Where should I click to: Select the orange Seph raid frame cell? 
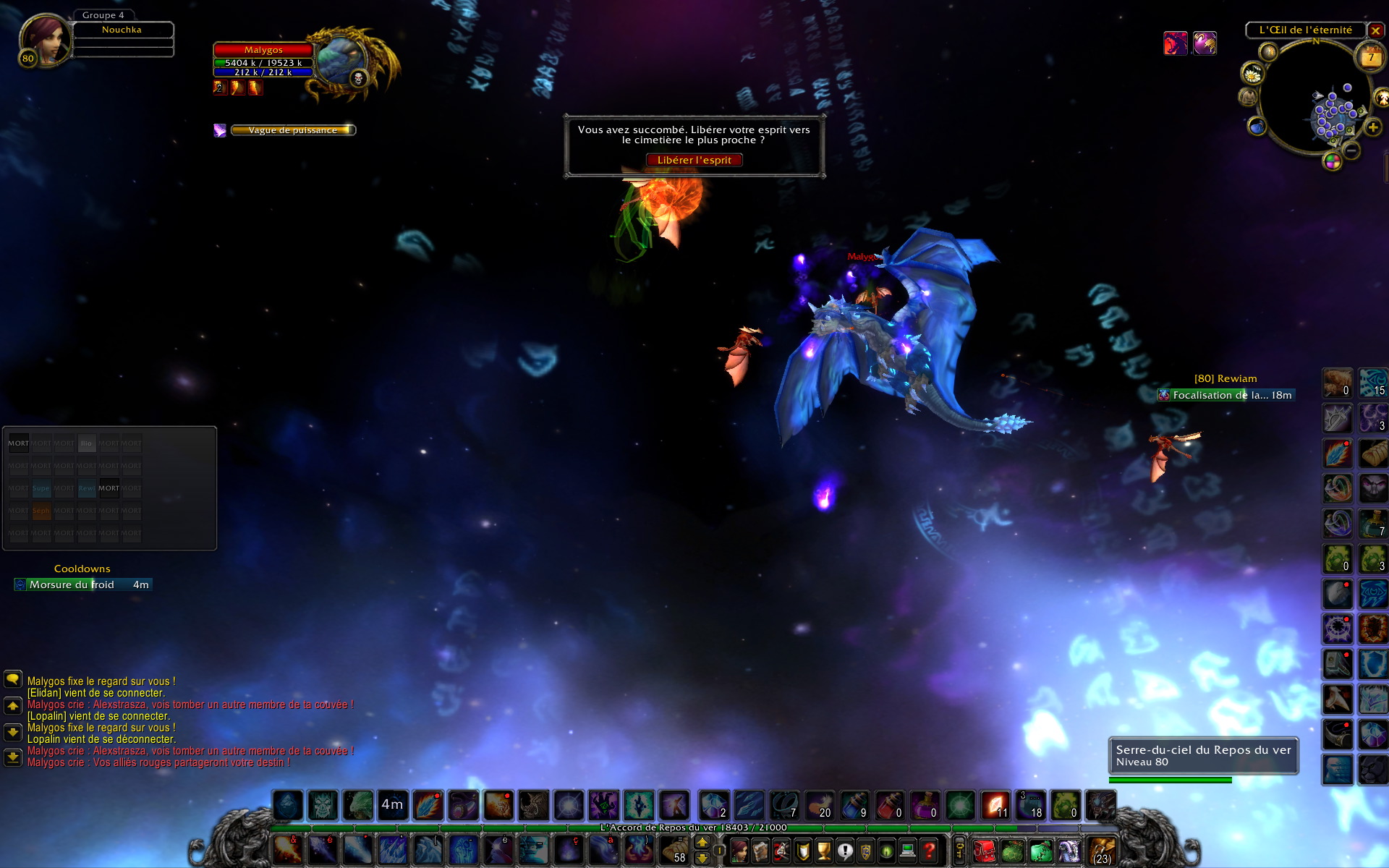click(41, 511)
